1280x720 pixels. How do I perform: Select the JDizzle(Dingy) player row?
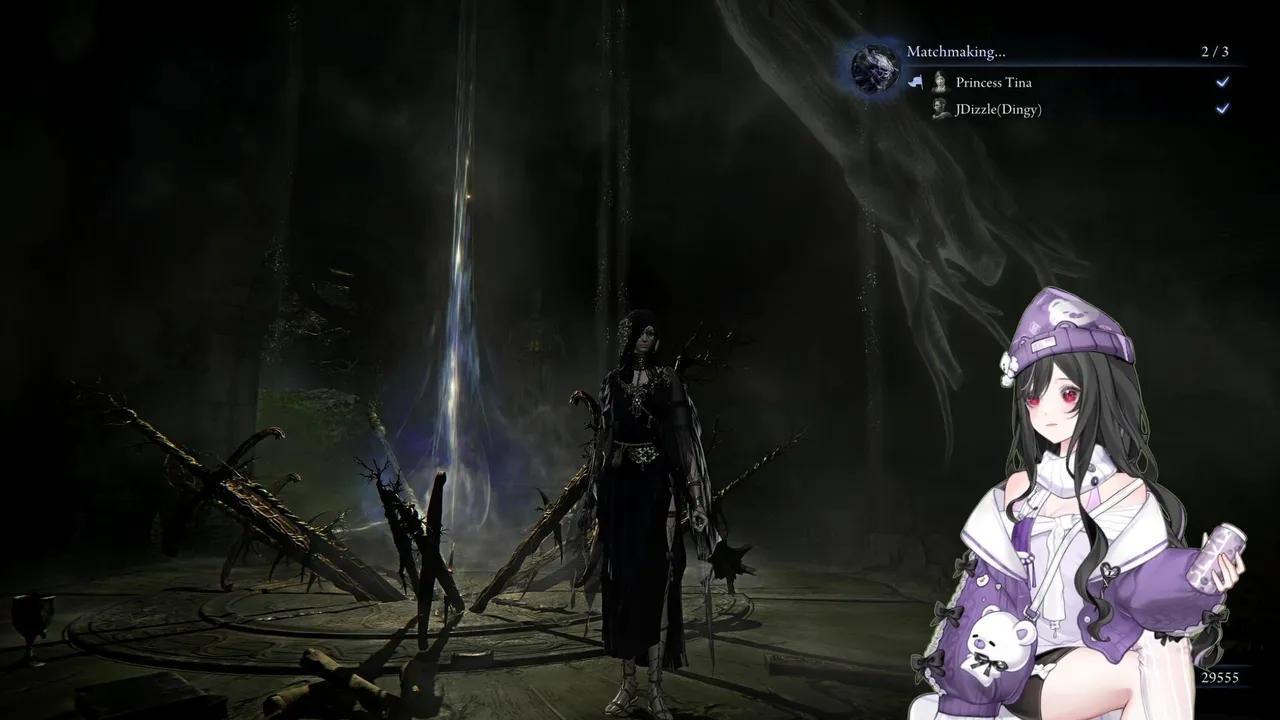[x=998, y=109]
